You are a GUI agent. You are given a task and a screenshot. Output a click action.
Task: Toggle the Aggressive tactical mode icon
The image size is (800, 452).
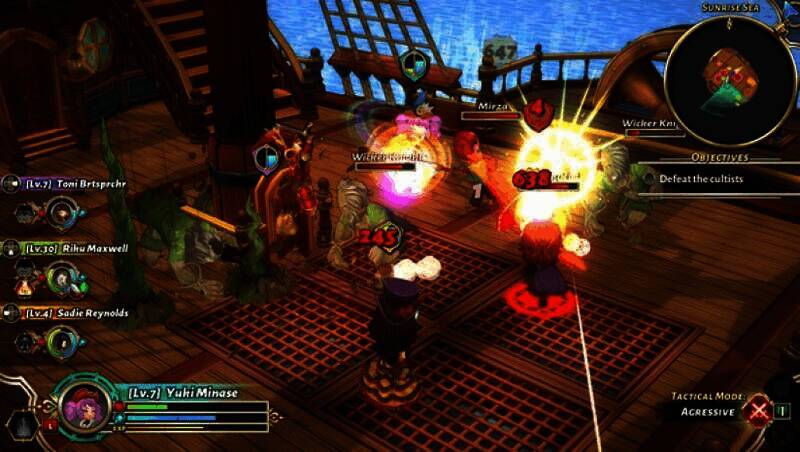tap(759, 410)
